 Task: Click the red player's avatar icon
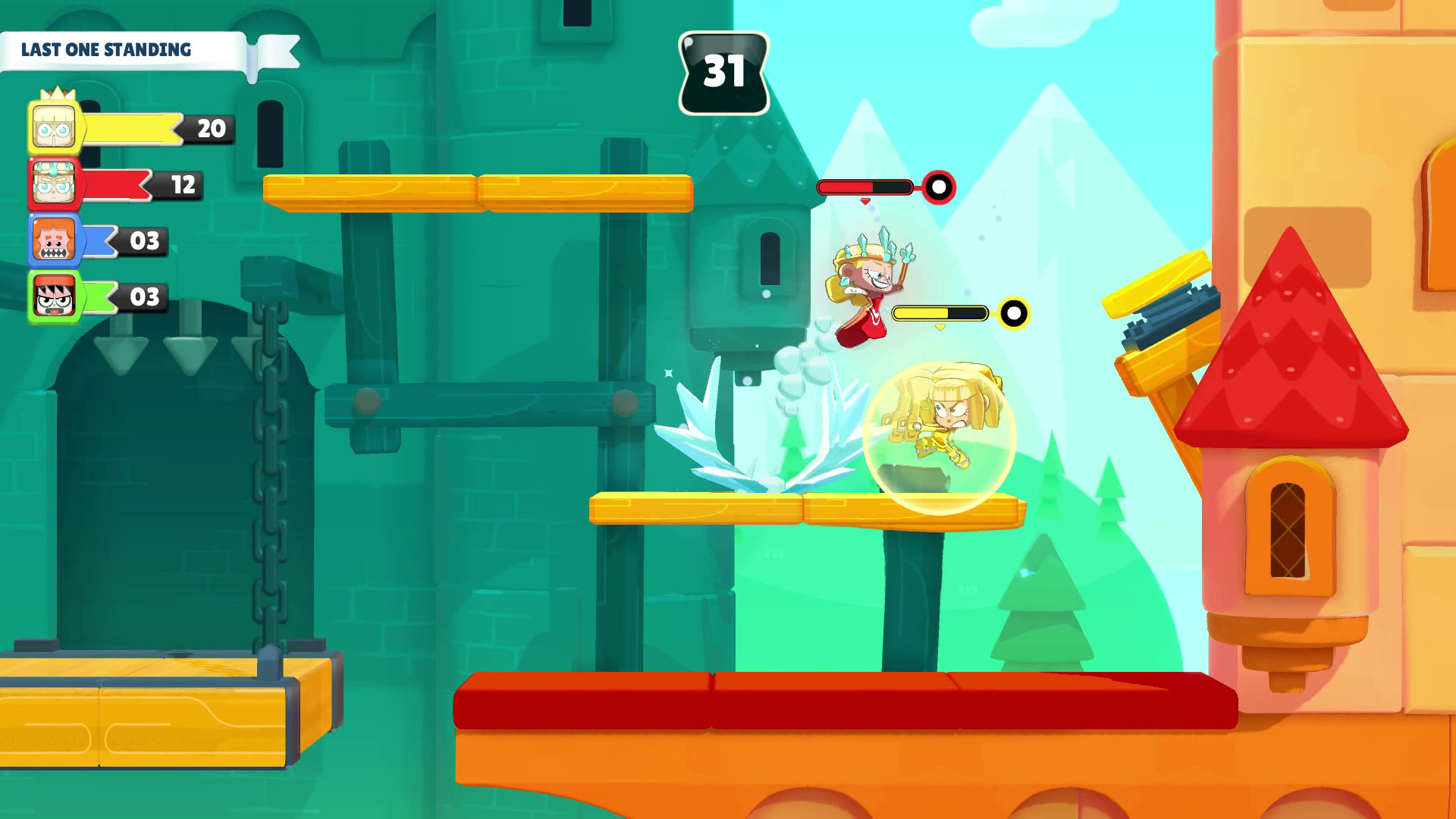point(53,182)
